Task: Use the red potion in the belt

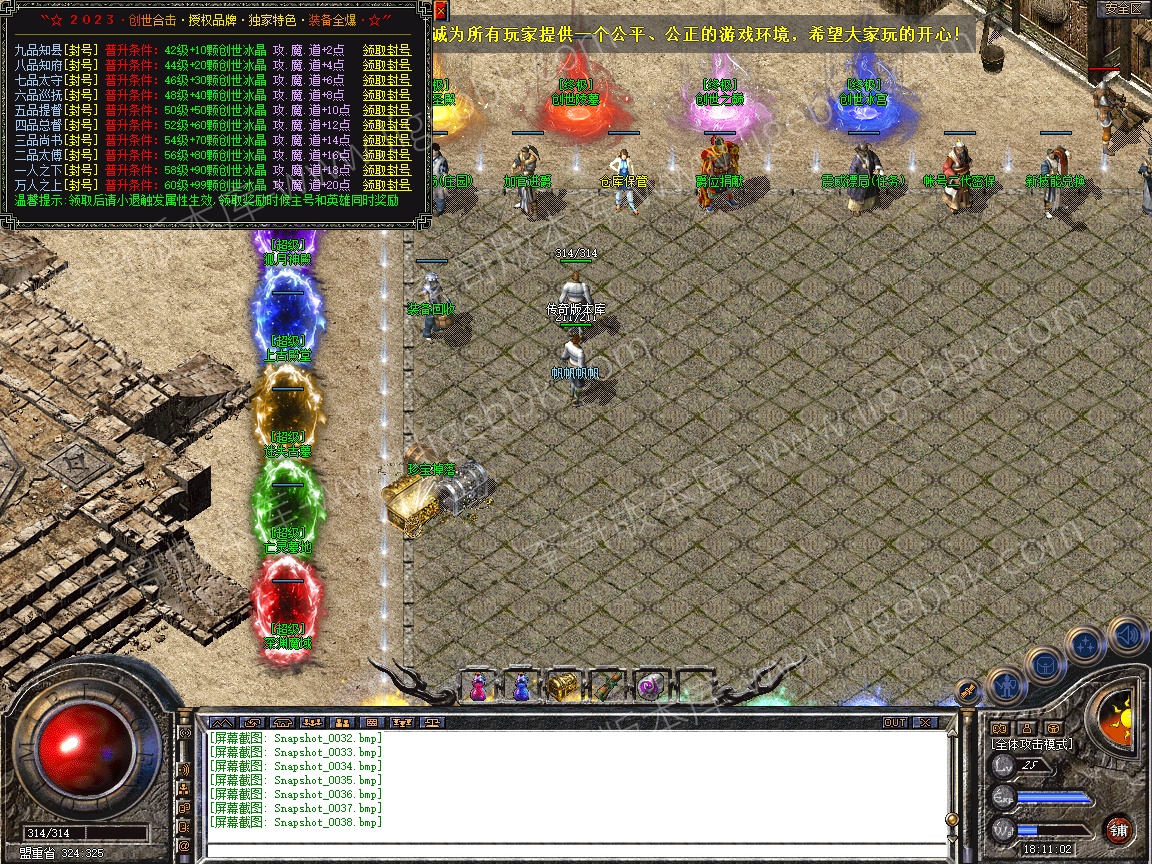Action: coord(478,686)
